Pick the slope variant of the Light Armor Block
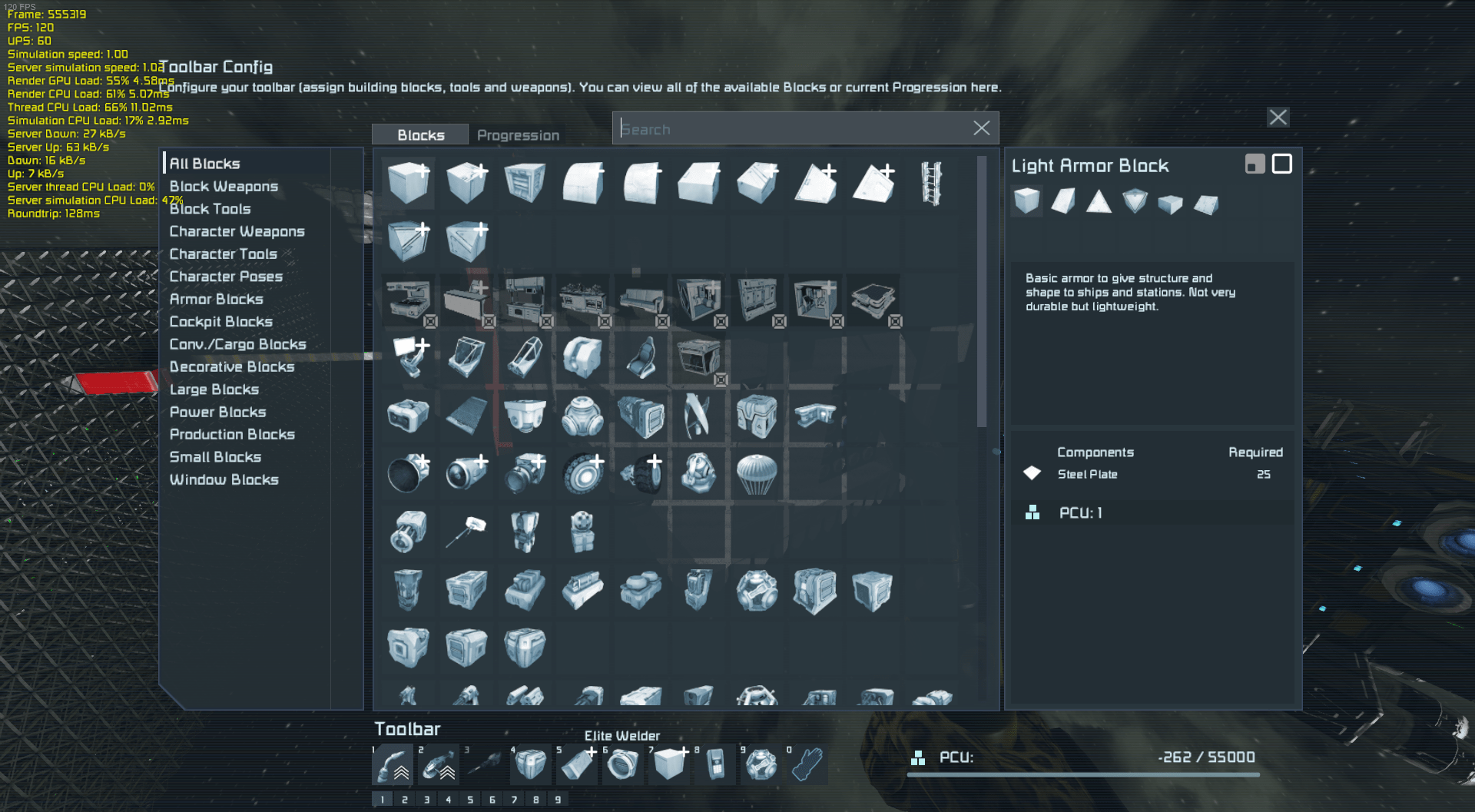This screenshot has width=1475, height=812. (x=1063, y=201)
